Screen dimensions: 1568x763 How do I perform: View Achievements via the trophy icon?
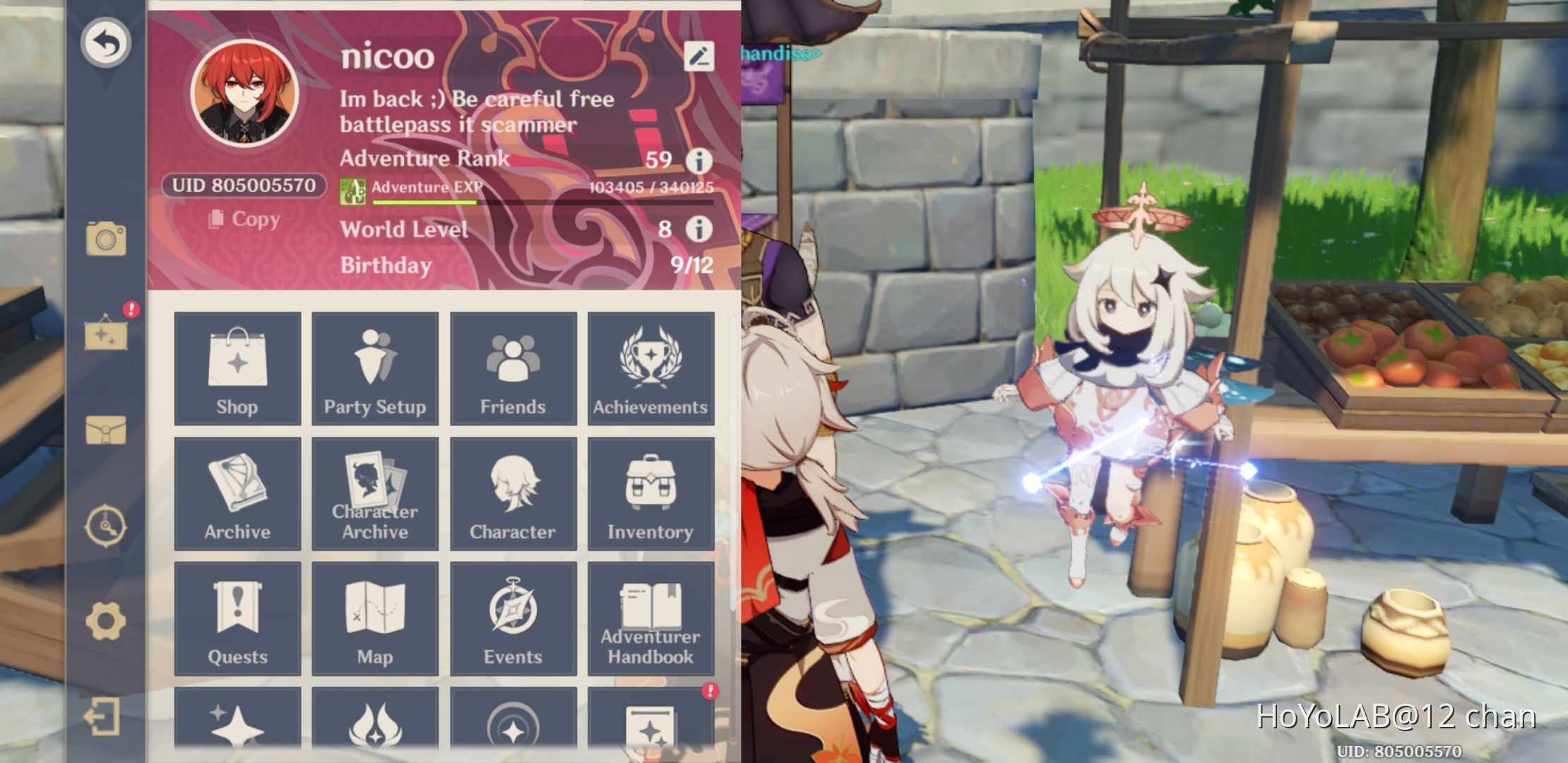coord(651,367)
